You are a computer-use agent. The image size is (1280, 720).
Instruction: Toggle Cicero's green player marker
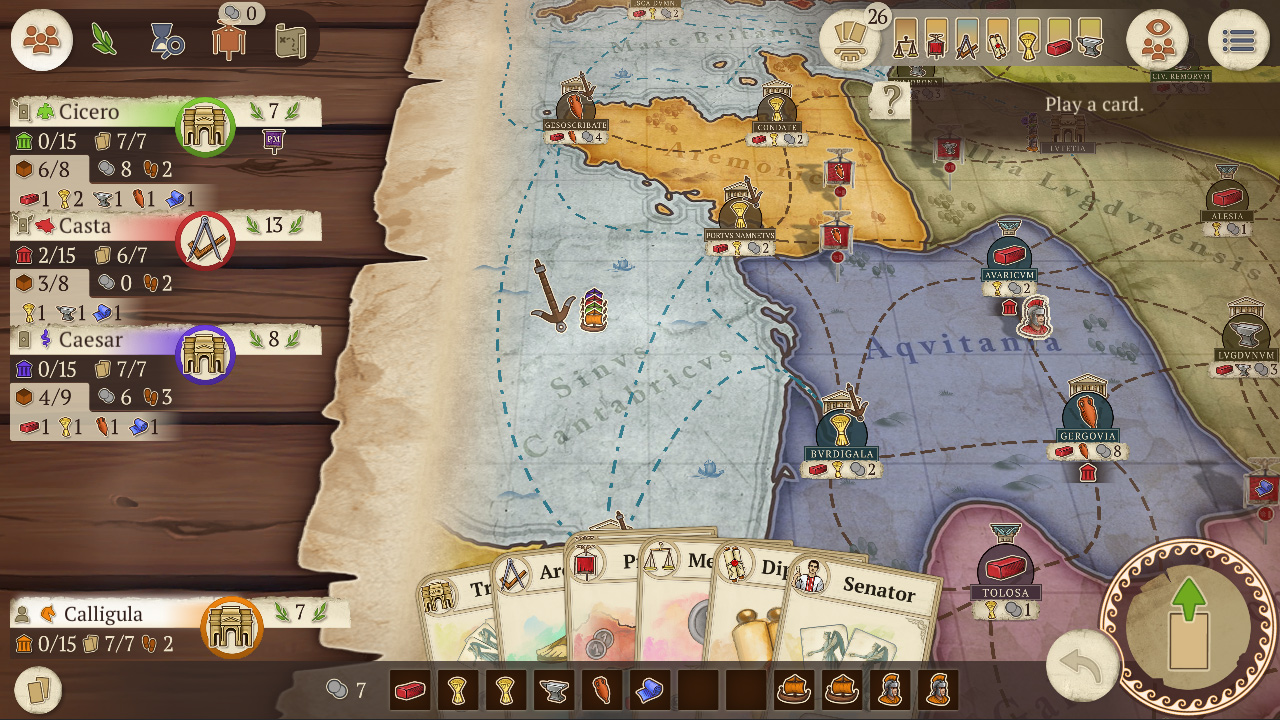(205, 127)
